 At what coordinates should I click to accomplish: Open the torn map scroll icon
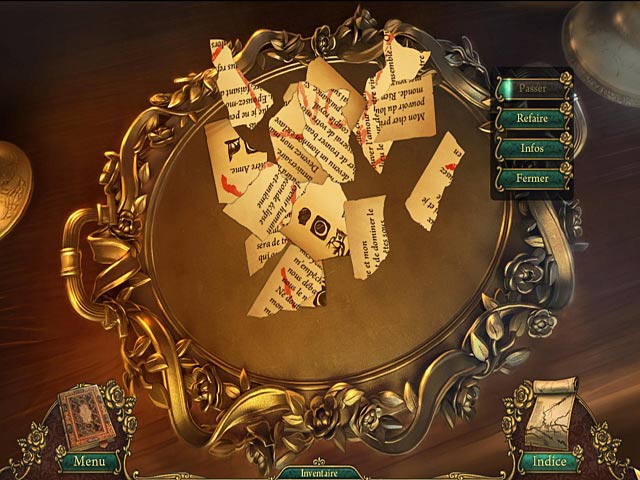click(549, 416)
